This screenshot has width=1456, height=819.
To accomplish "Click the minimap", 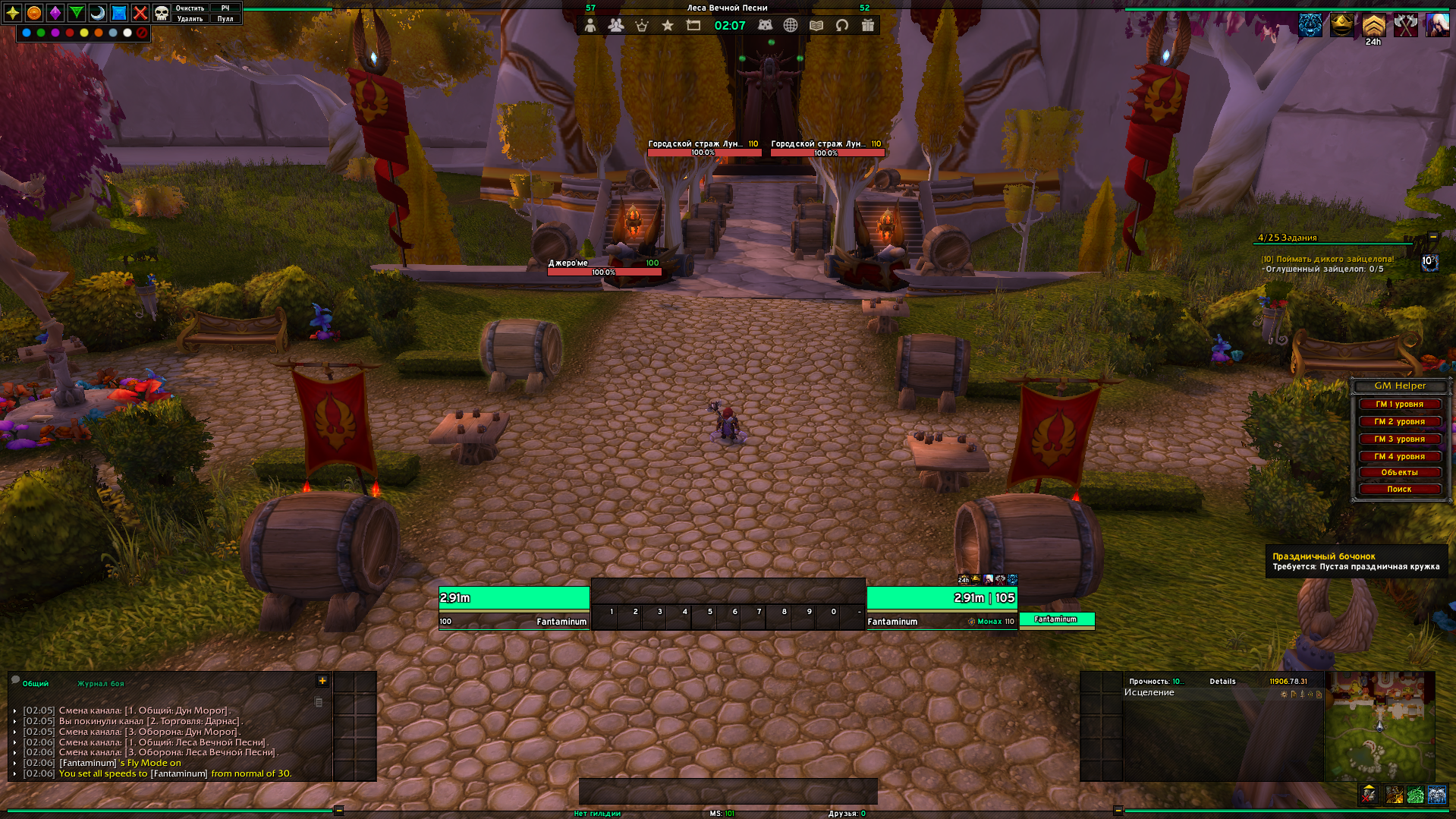I will [x=1379, y=726].
